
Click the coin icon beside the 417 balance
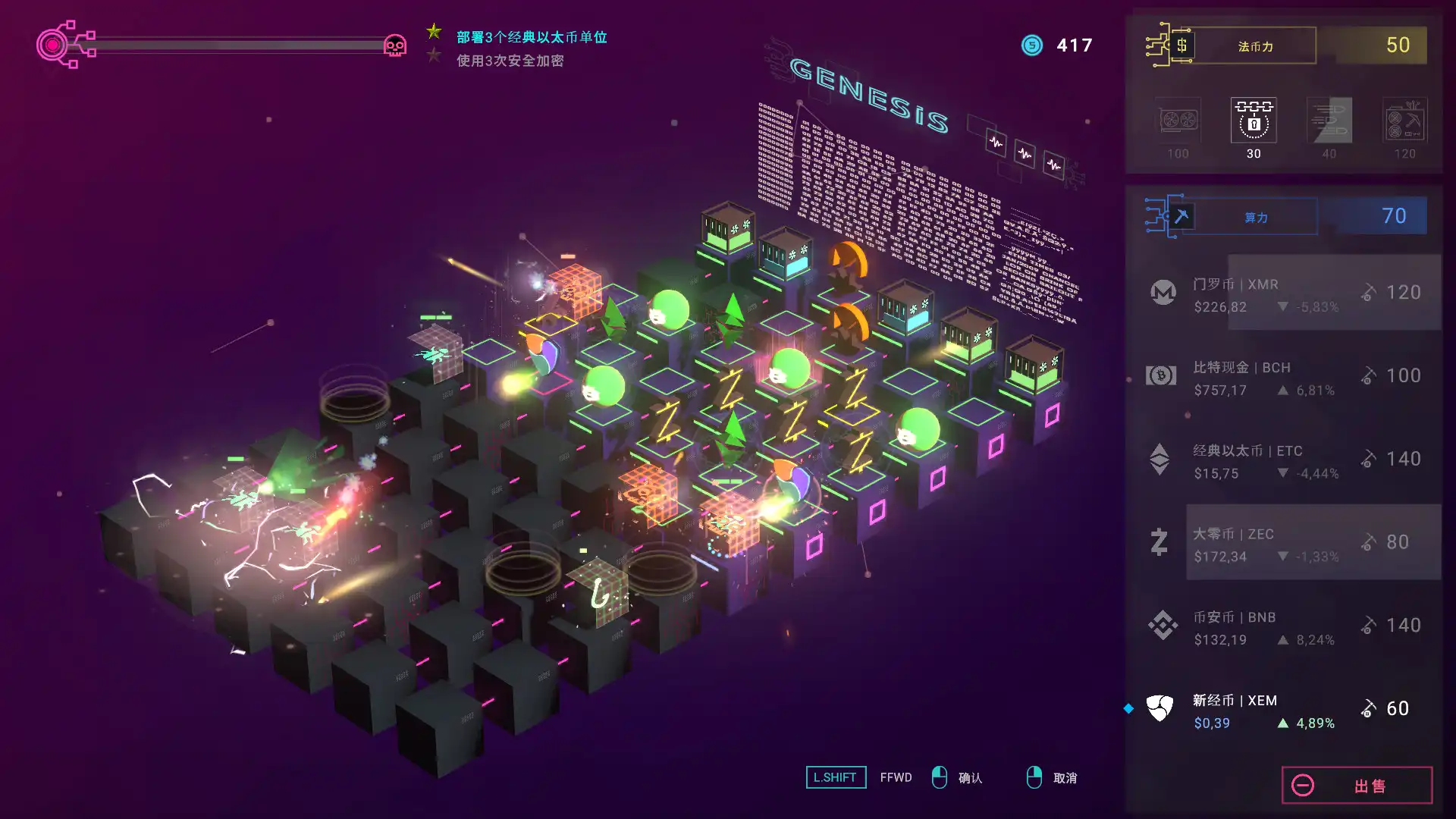click(x=1031, y=45)
